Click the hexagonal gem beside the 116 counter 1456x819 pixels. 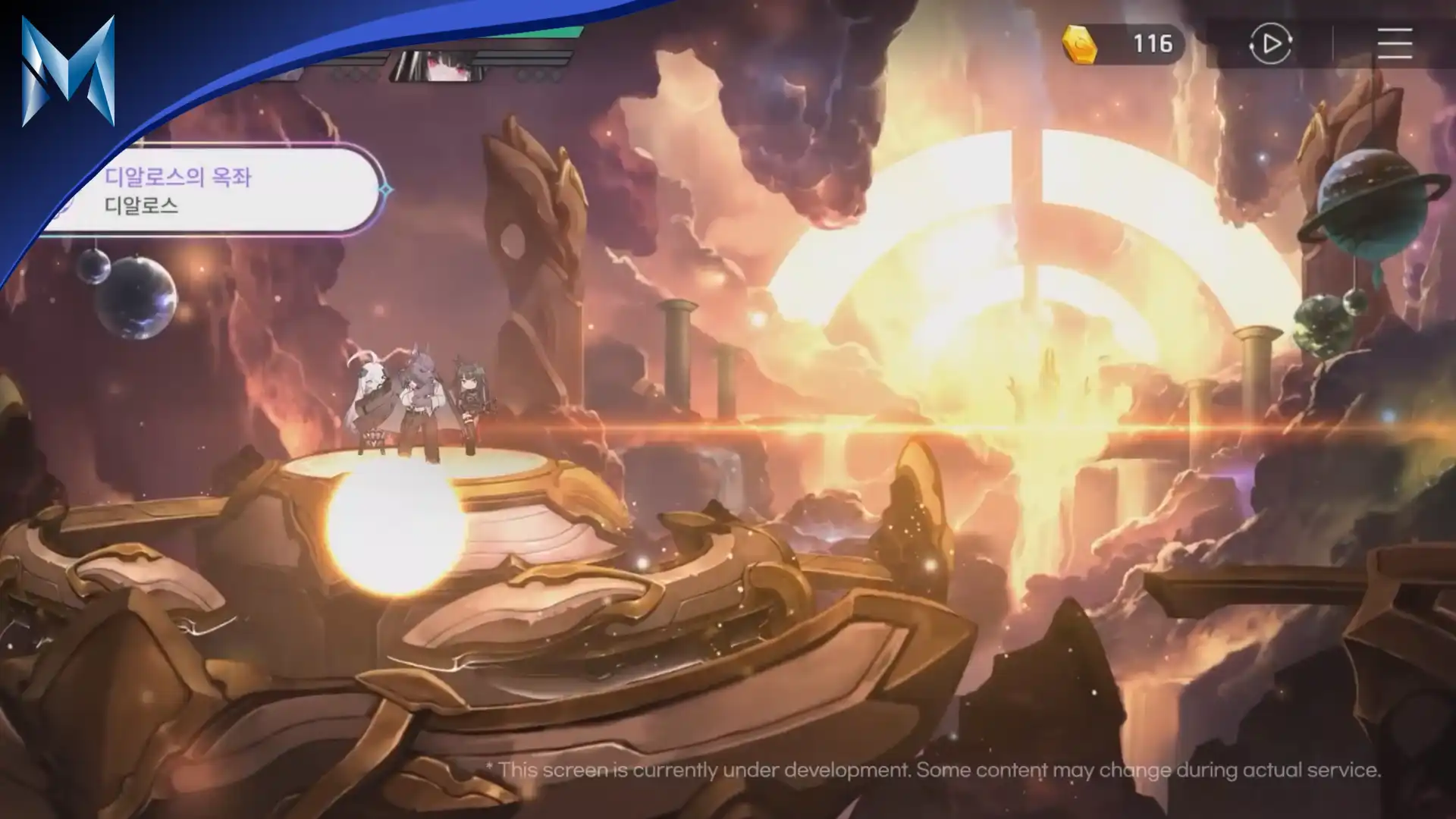[x=1080, y=44]
